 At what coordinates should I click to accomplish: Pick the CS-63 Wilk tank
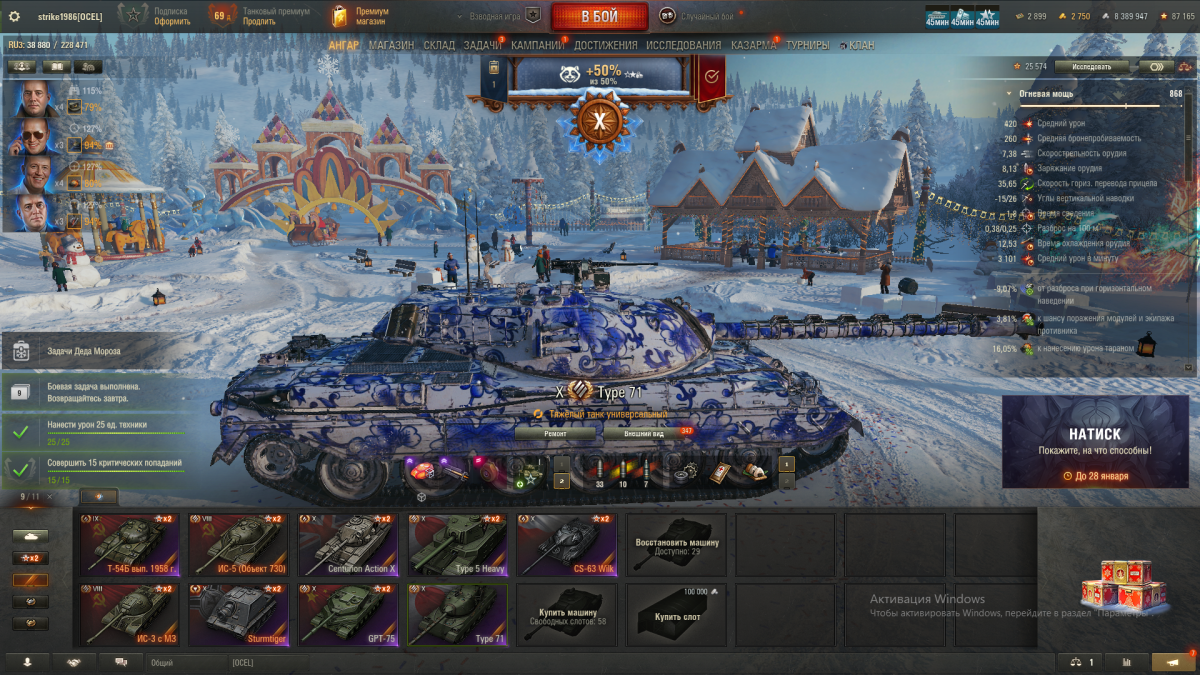[565, 545]
